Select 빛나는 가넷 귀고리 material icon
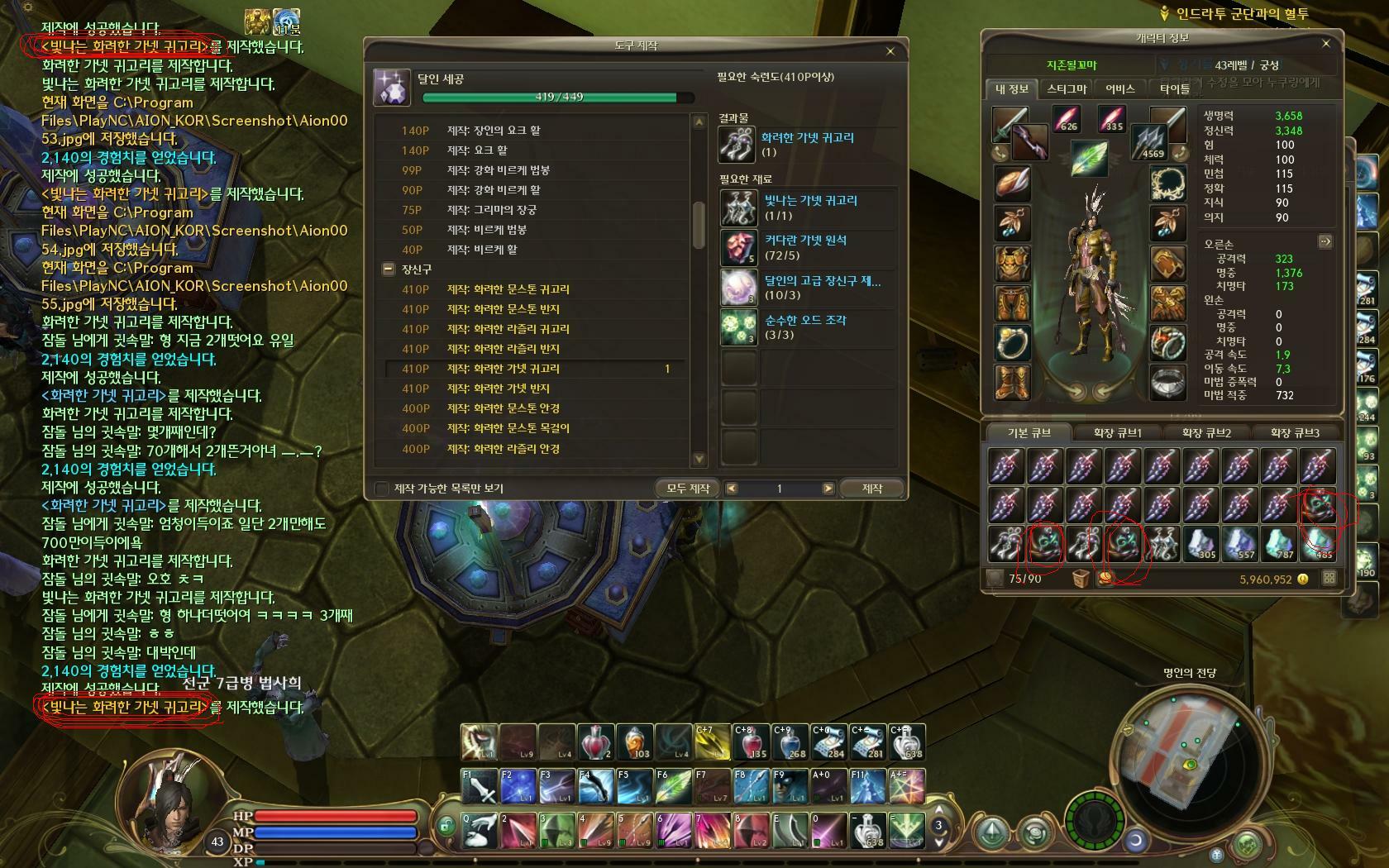The width and height of the screenshot is (1389, 868). pos(738,207)
